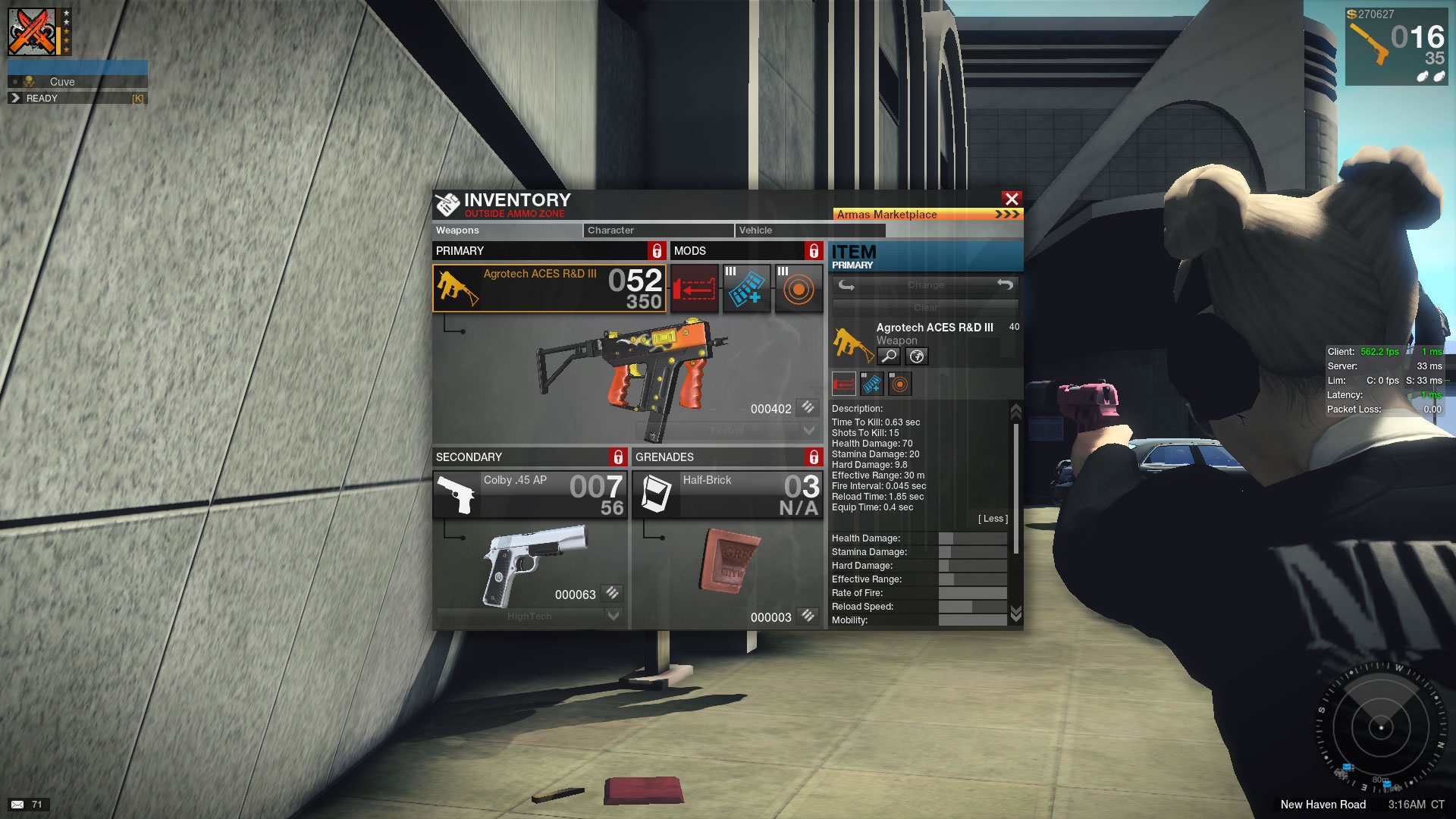Click the red arrow weapon mod slot

[694, 288]
